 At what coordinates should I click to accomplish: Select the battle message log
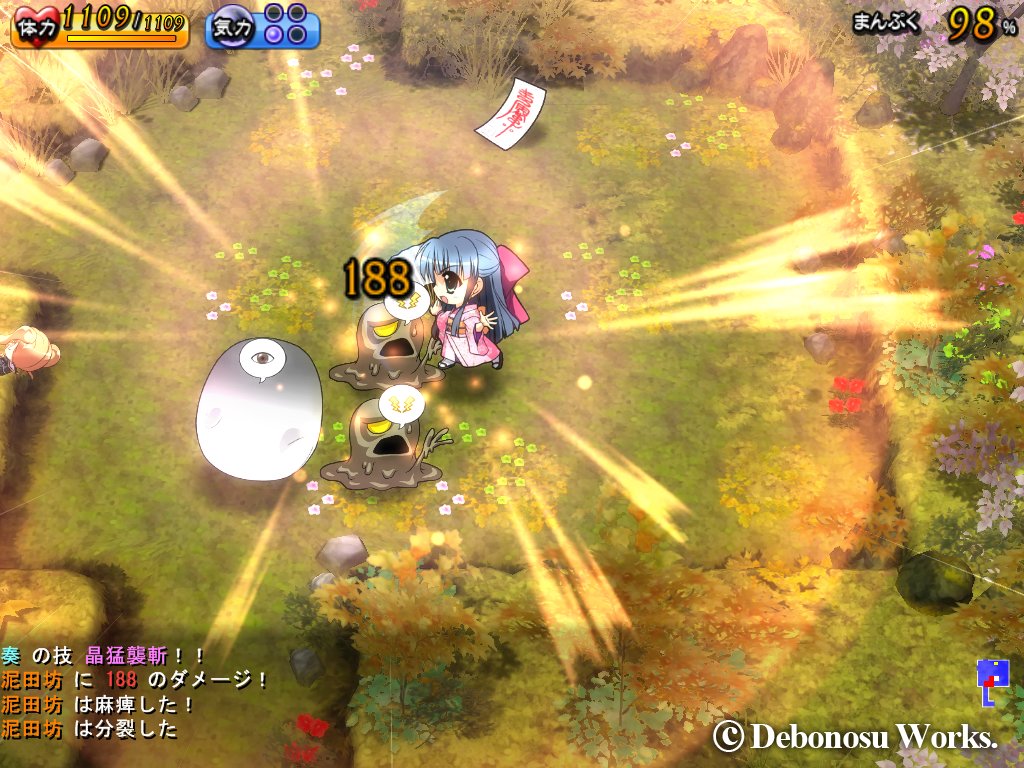pyautogui.click(x=135, y=692)
